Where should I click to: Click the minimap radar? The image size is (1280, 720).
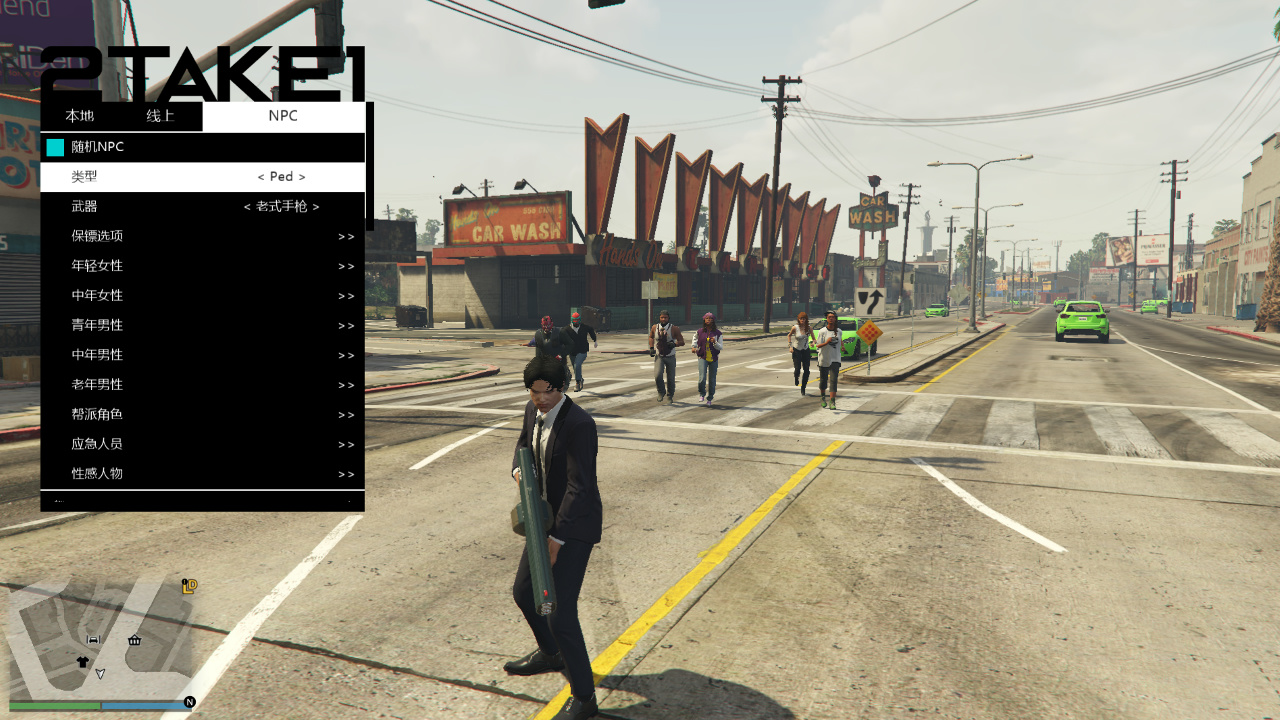click(100, 640)
